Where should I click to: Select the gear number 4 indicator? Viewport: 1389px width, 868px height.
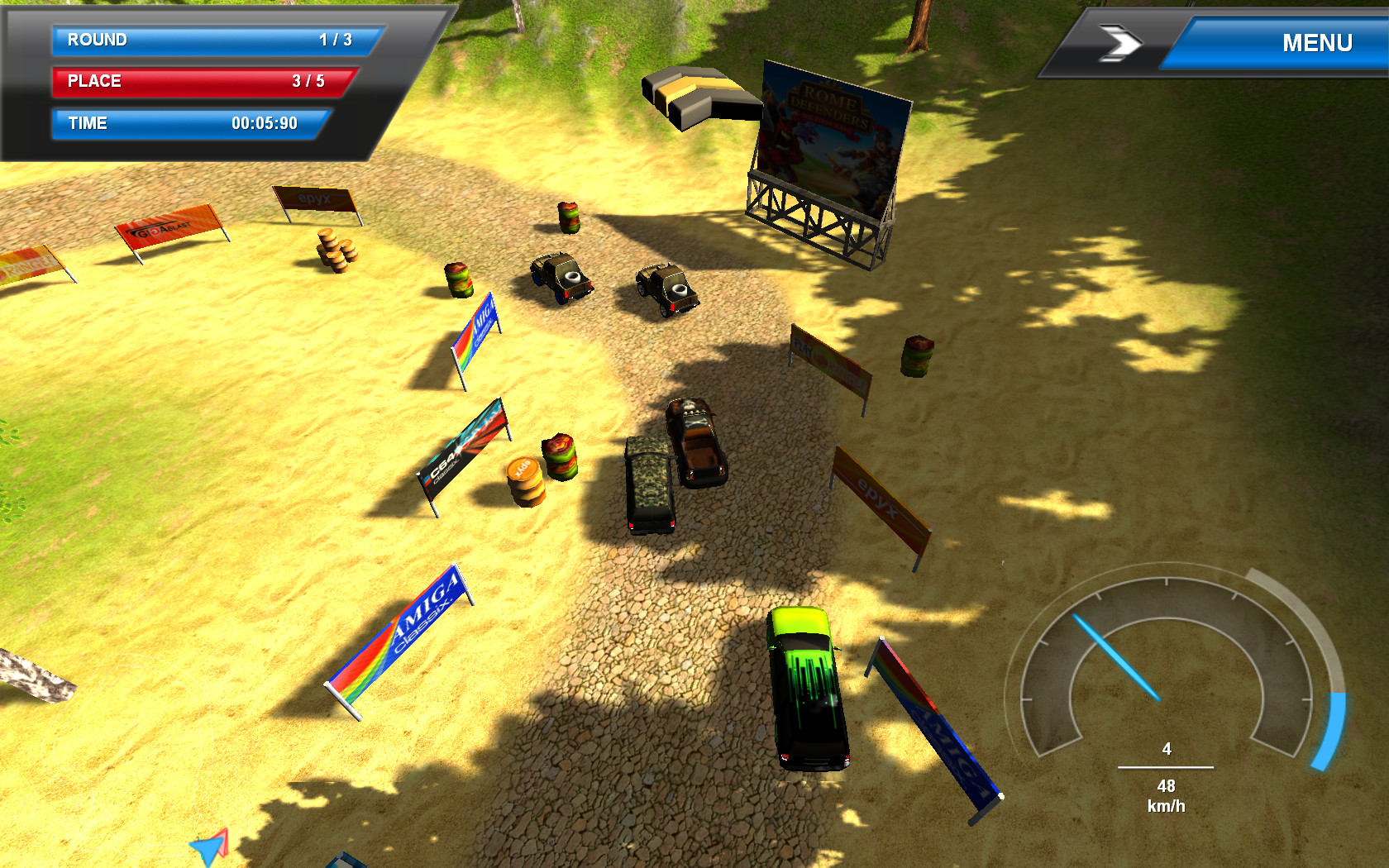click(x=1167, y=750)
